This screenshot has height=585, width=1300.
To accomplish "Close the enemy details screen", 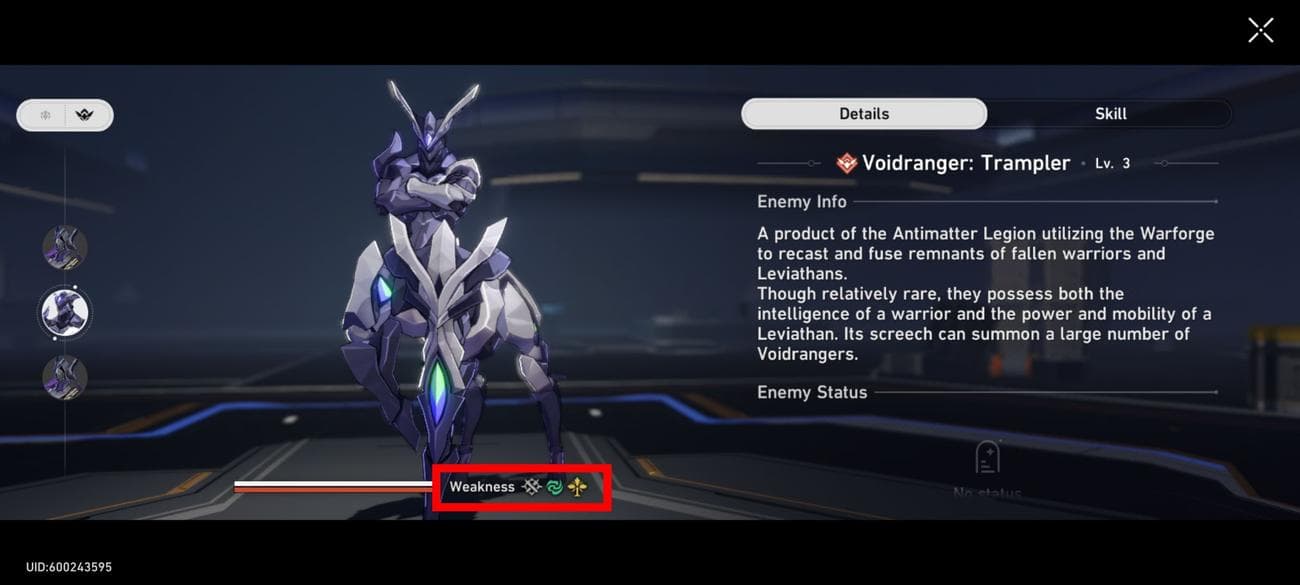I will [1260, 30].
